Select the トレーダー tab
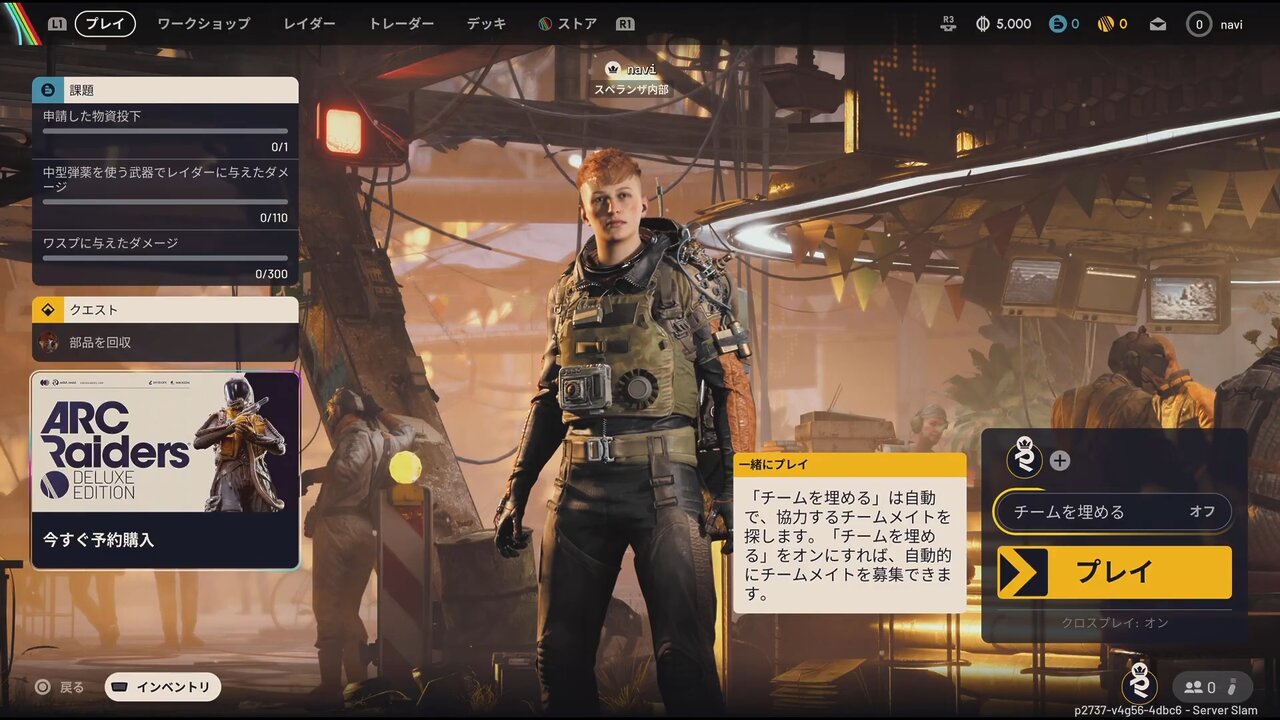Viewport: 1280px width, 720px height. click(401, 24)
